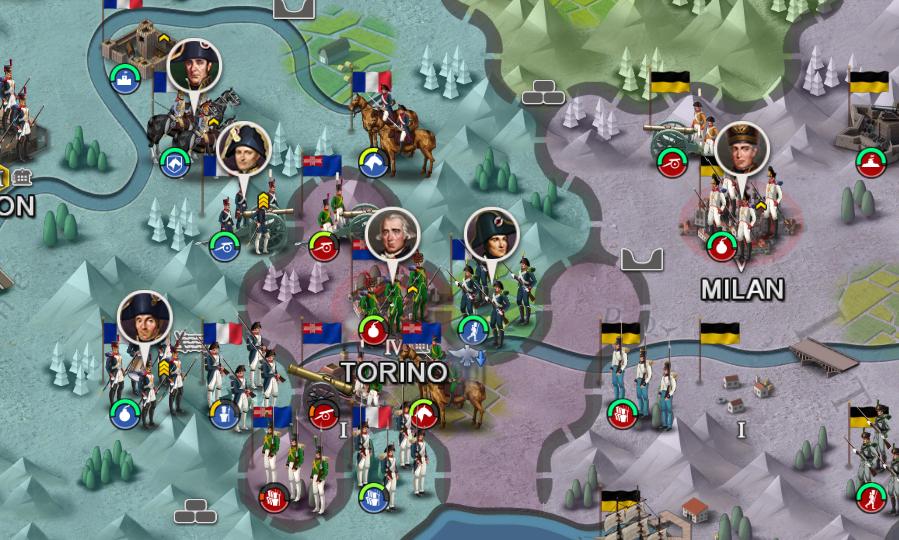The height and width of the screenshot is (540, 899).
Task: Select the French infantry with yellow health ring
Action: click(x=237, y=378)
